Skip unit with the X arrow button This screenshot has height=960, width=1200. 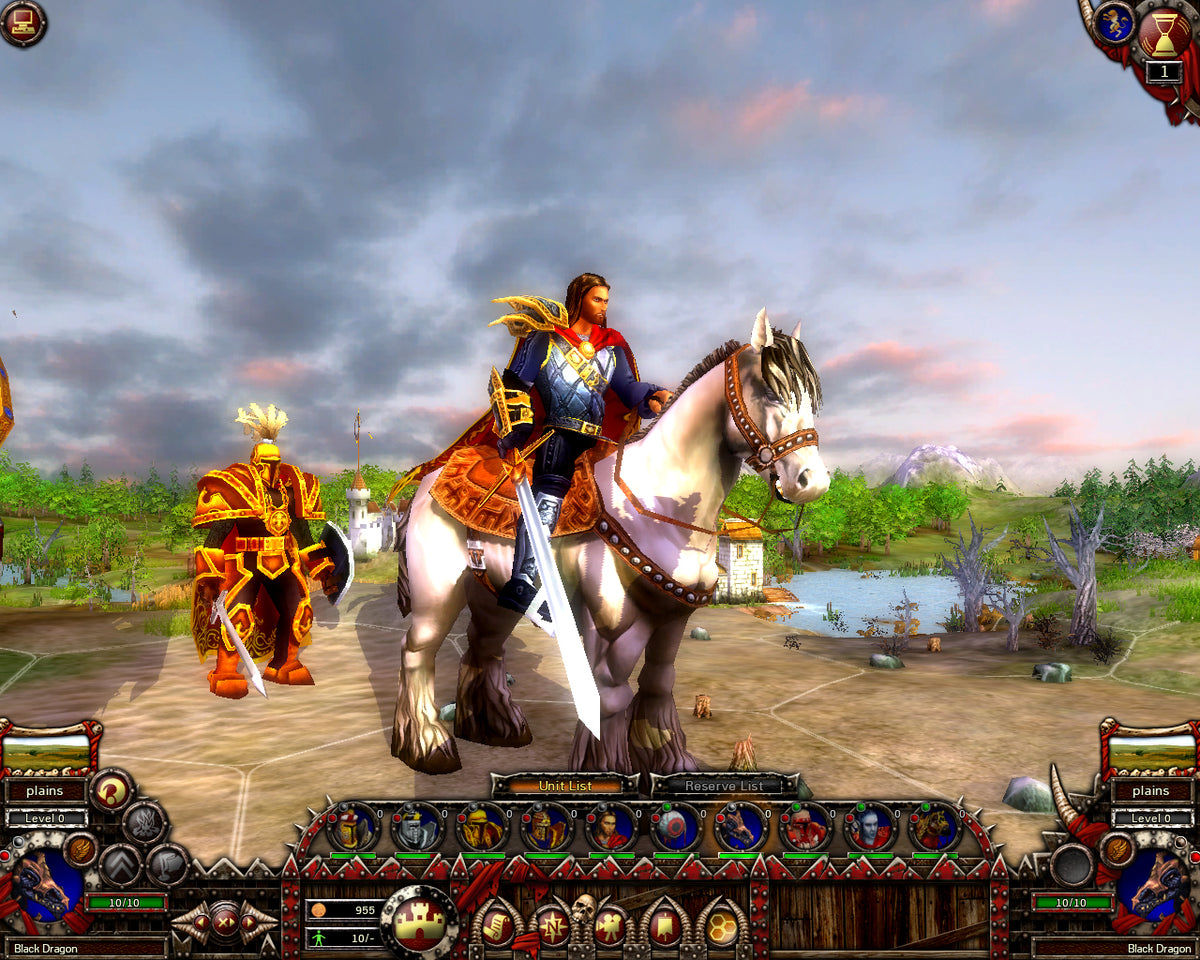click(x=224, y=921)
